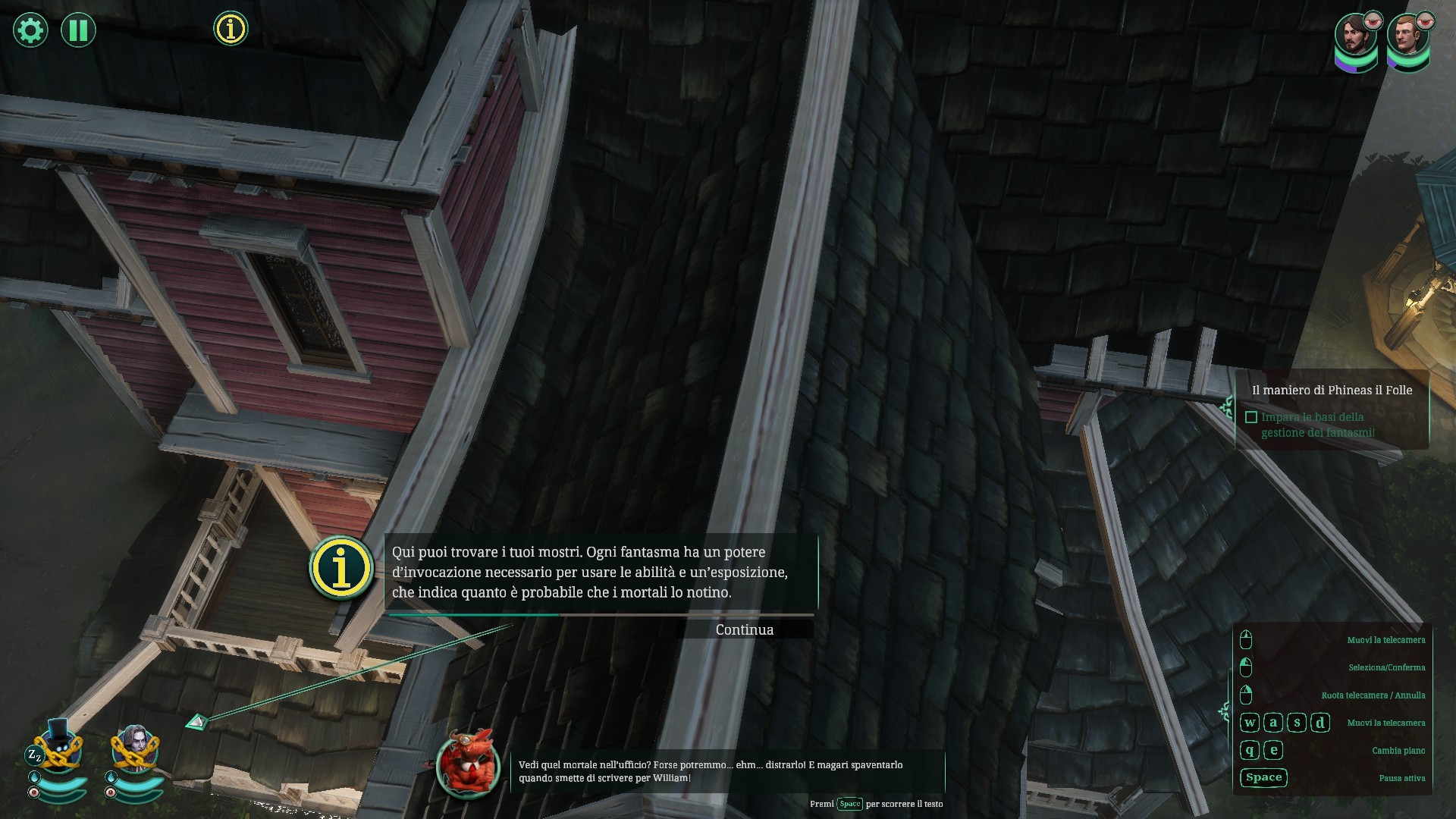Open the 'Il maniero di Phineas il Folle' objective panel
The width and height of the screenshot is (1456, 819).
(x=1332, y=390)
